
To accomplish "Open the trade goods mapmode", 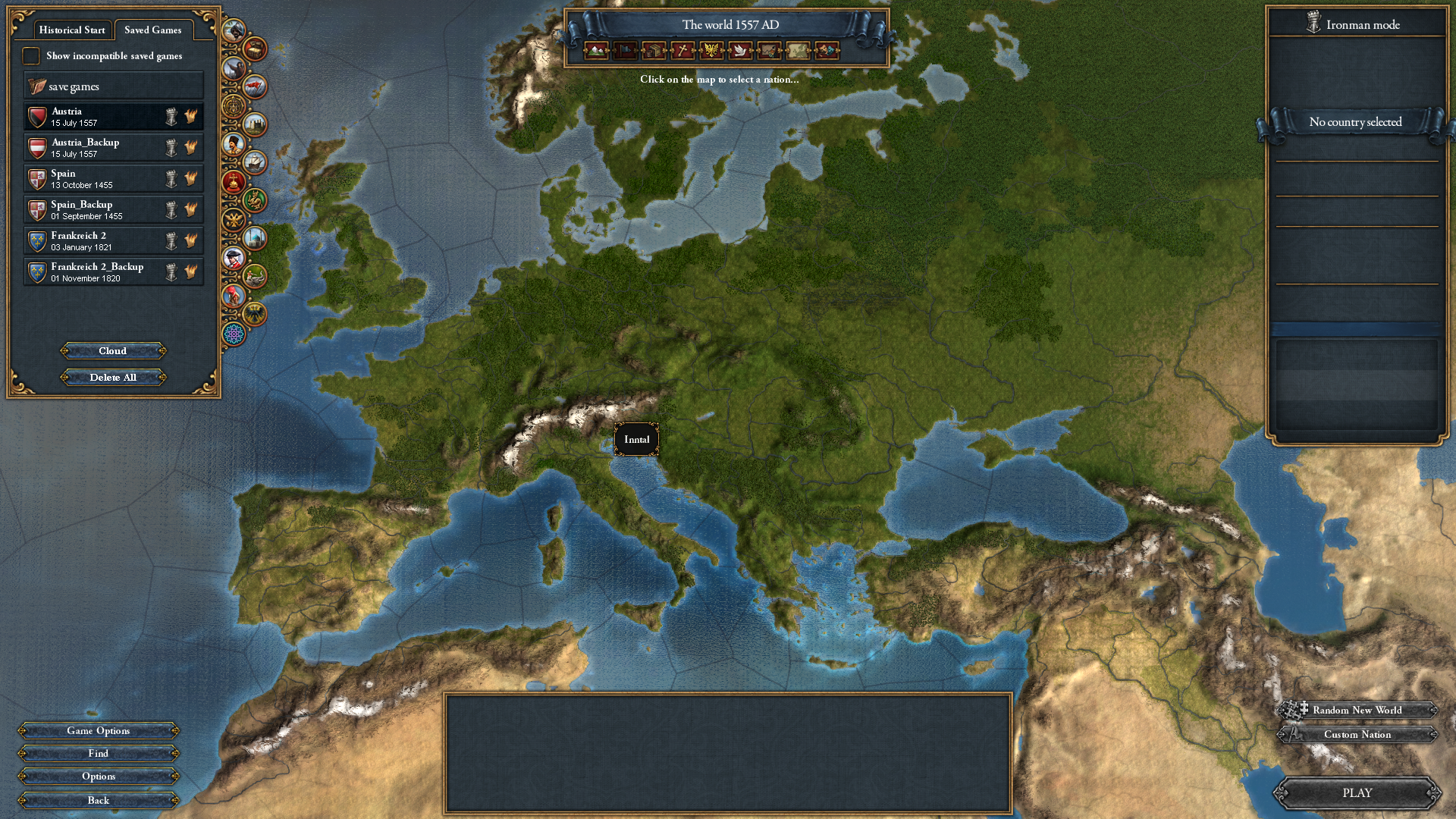I will click(x=652, y=52).
